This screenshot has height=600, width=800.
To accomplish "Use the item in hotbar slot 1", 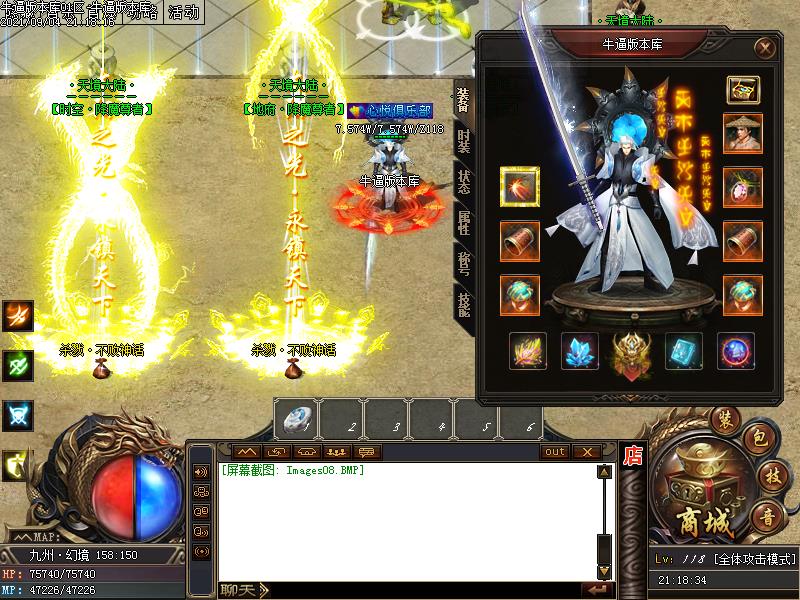I will tap(297, 419).
